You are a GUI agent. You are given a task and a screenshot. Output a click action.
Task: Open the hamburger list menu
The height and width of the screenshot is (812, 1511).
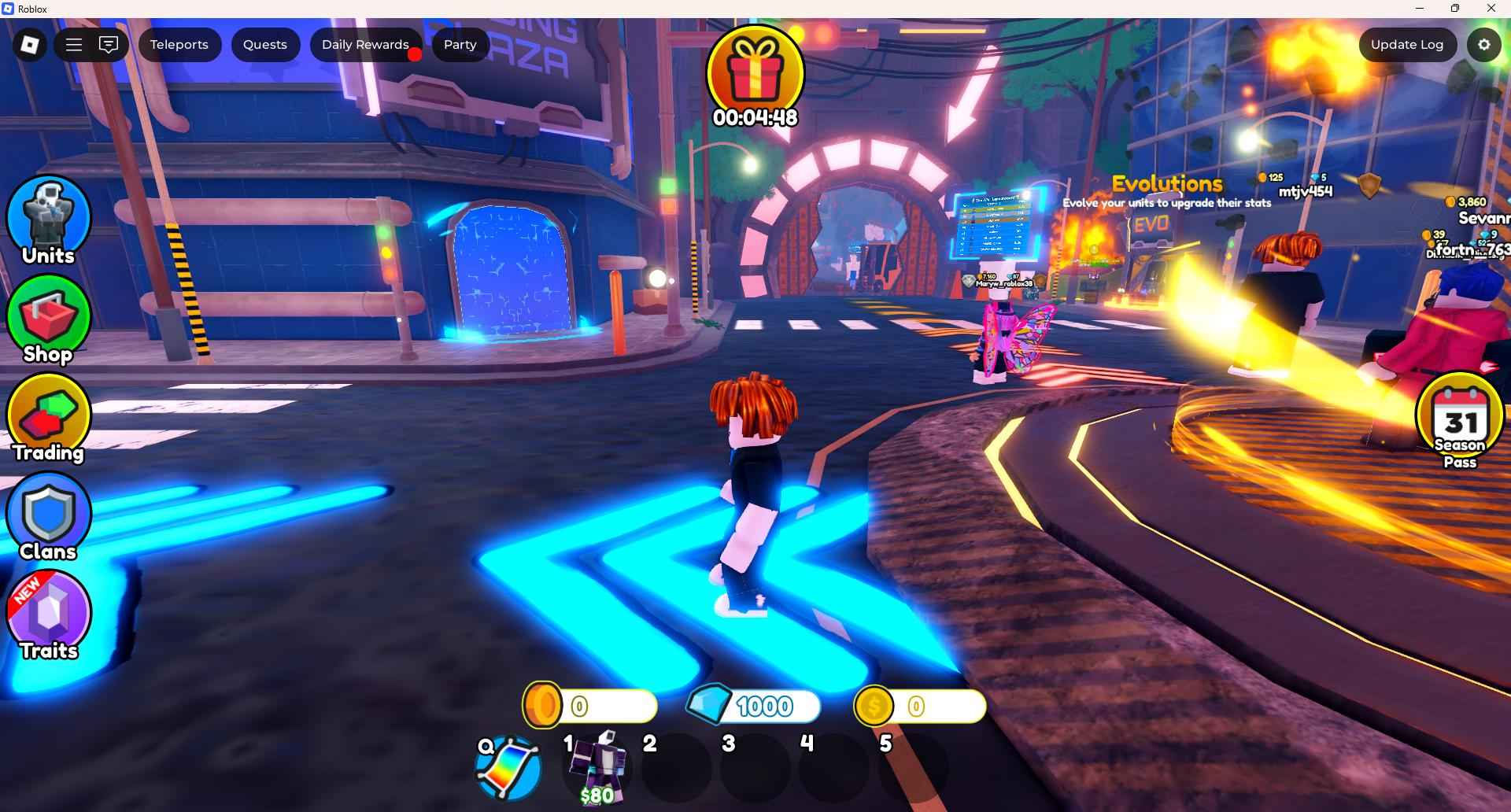[74, 45]
